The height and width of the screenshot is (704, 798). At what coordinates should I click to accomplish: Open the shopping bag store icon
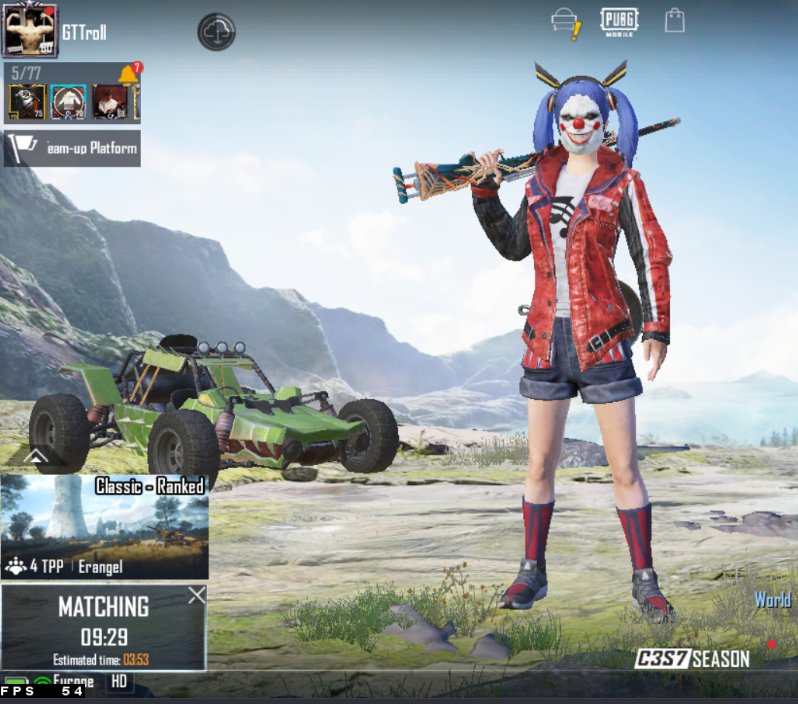pos(675,21)
